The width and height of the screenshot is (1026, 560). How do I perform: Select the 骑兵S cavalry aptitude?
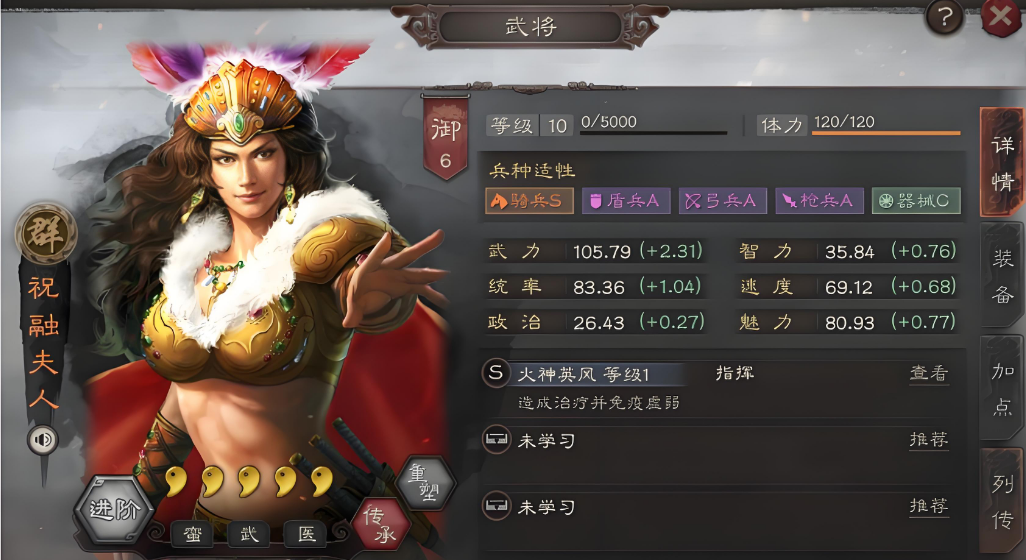530,201
